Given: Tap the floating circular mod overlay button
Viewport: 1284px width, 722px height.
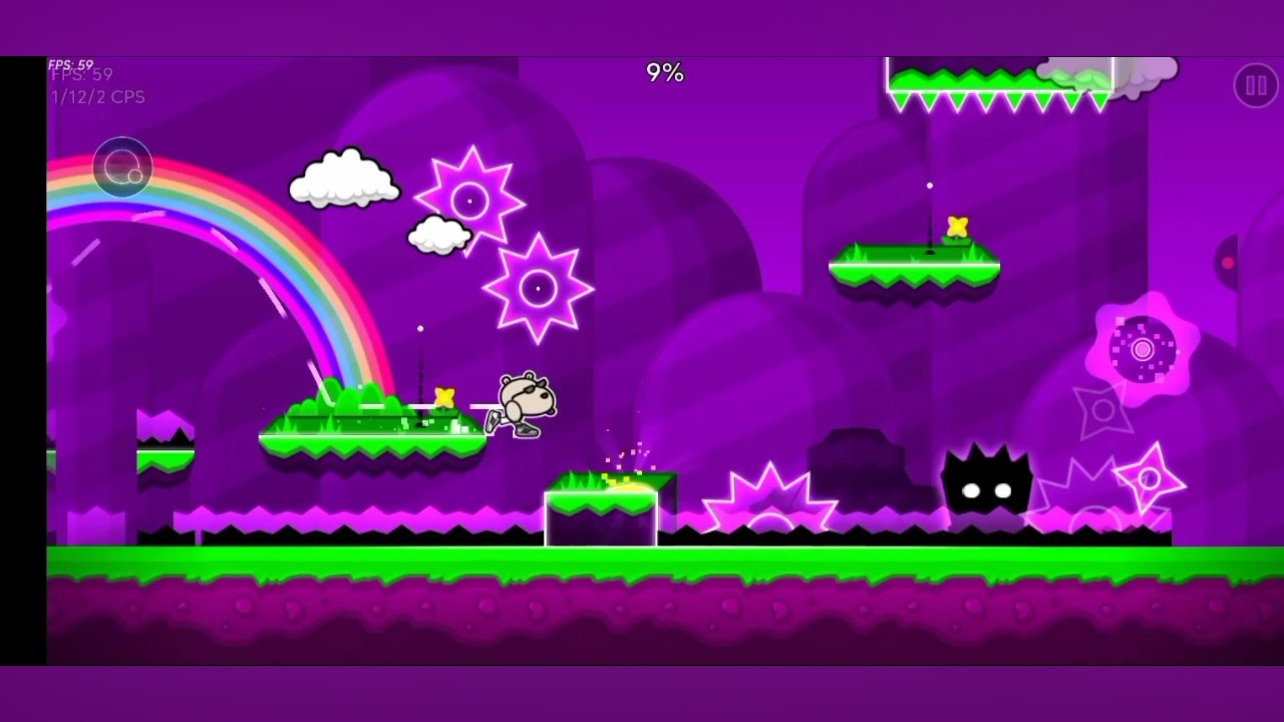Looking at the screenshot, I should click(x=122, y=167).
